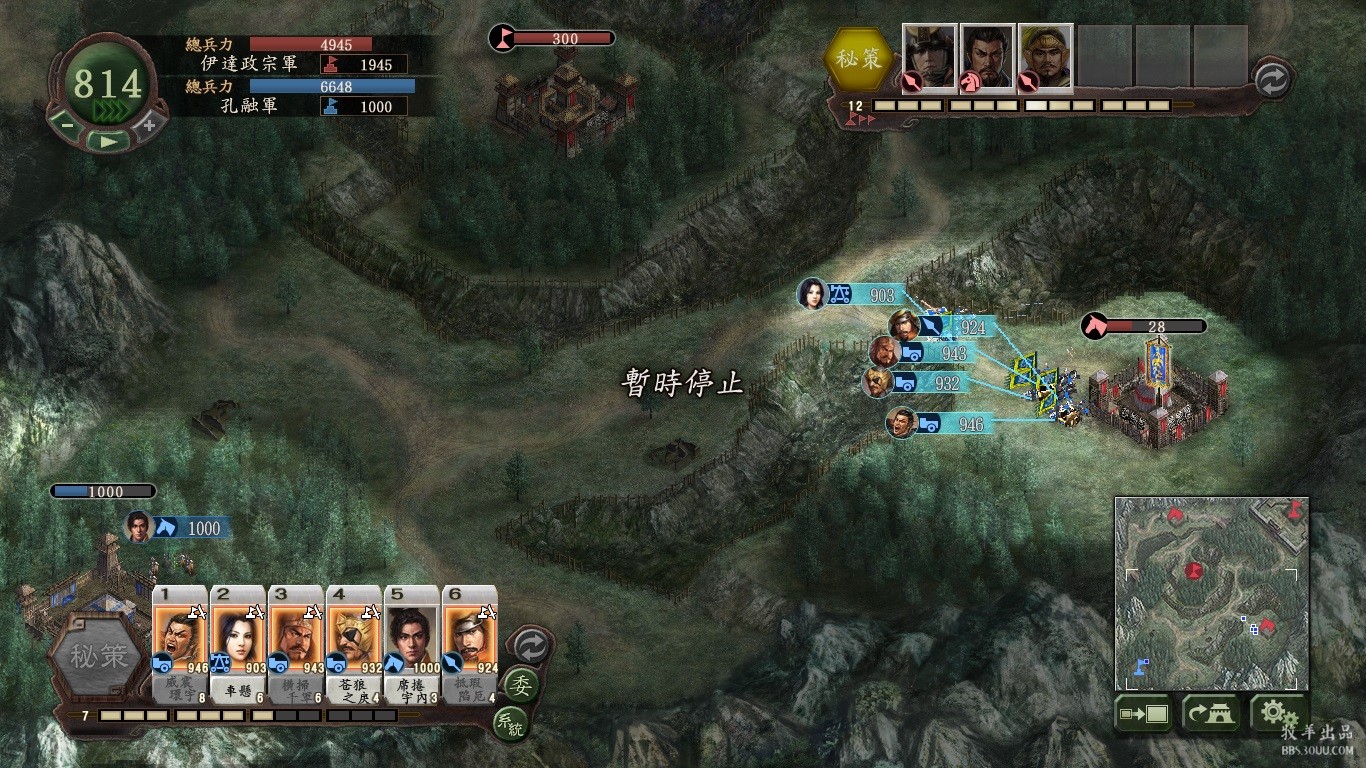Click the green 委 delegate button
The width and height of the screenshot is (1366, 768).
click(520, 686)
